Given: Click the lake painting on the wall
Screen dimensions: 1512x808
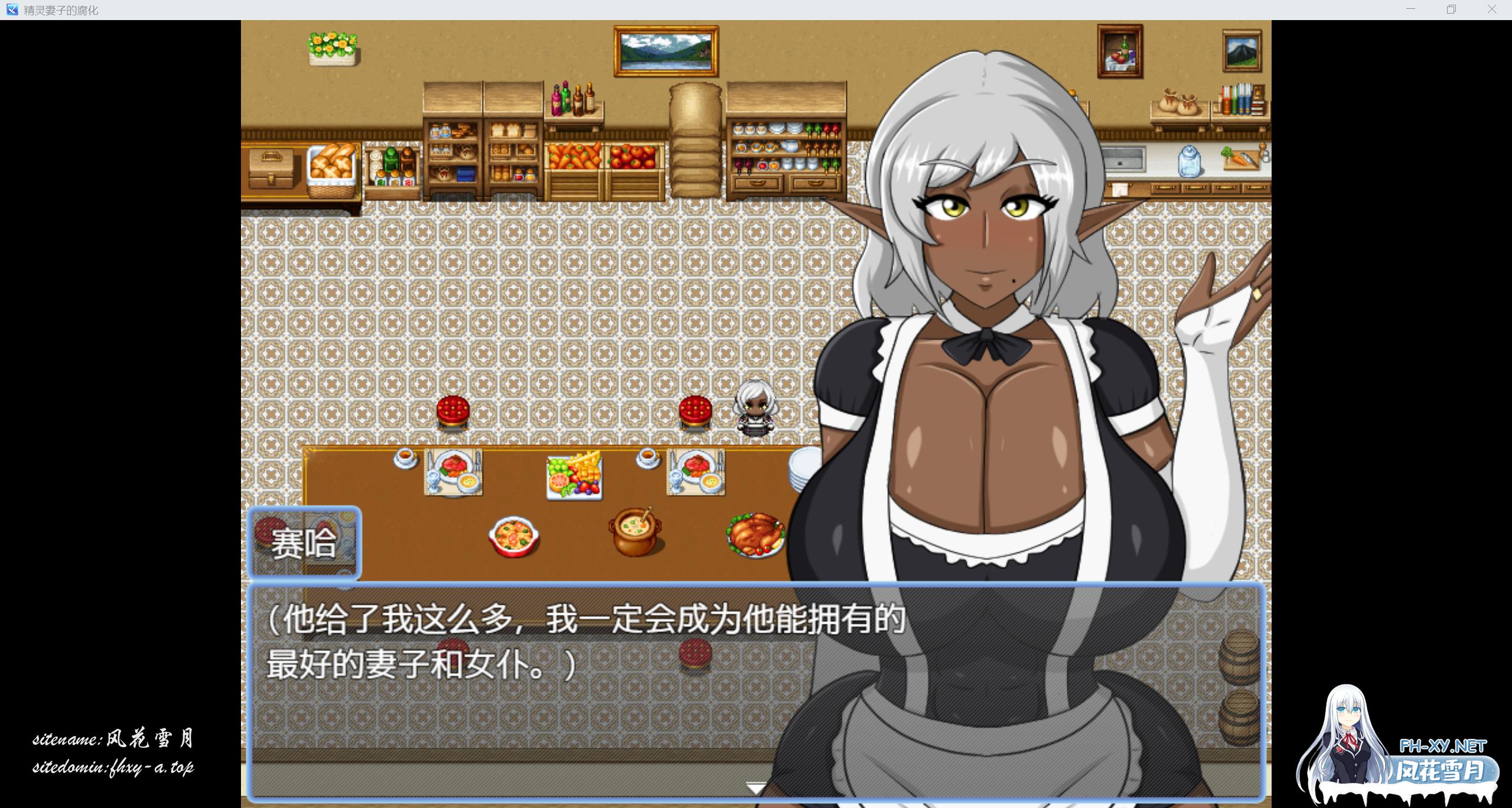Looking at the screenshot, I should pos(666,50).
